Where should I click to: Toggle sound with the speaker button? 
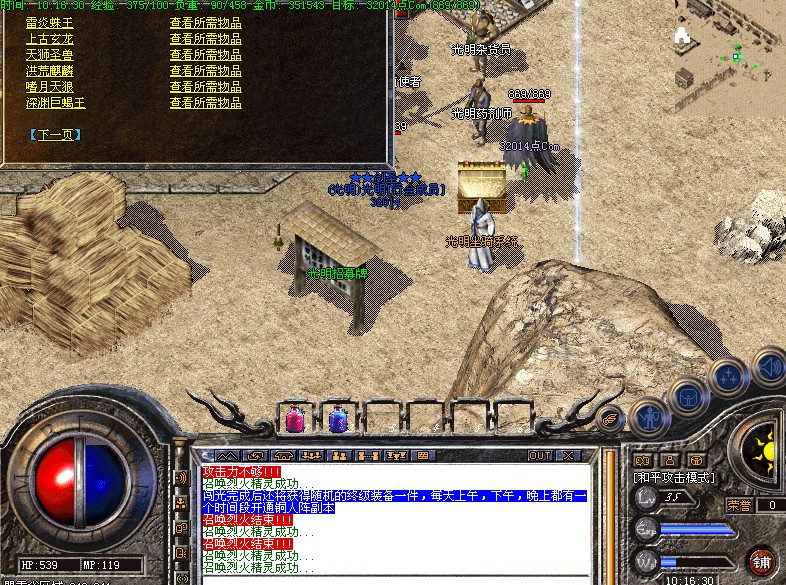click(x=768, y=366)
